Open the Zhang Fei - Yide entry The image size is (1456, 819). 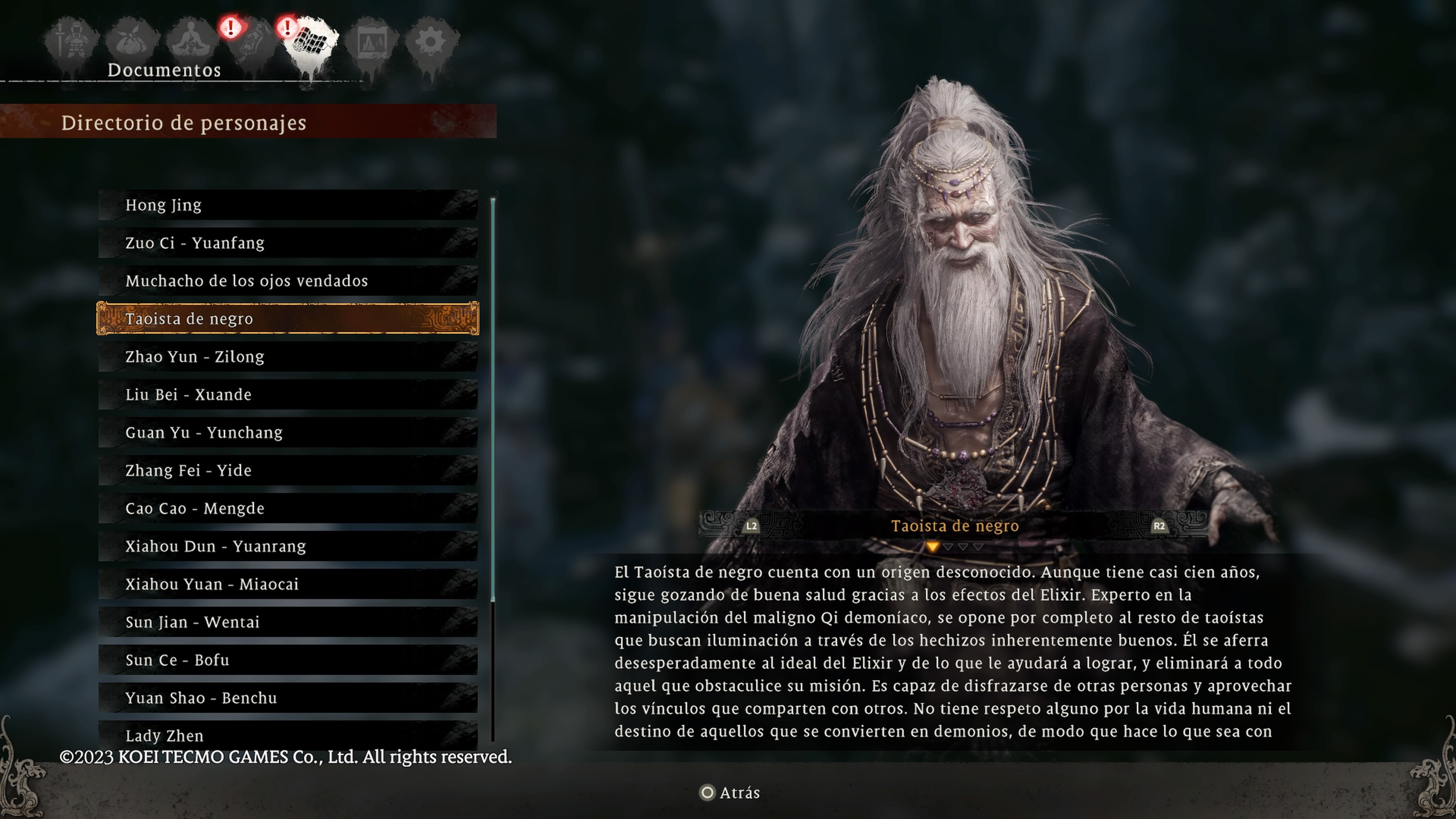coord(288,470)
